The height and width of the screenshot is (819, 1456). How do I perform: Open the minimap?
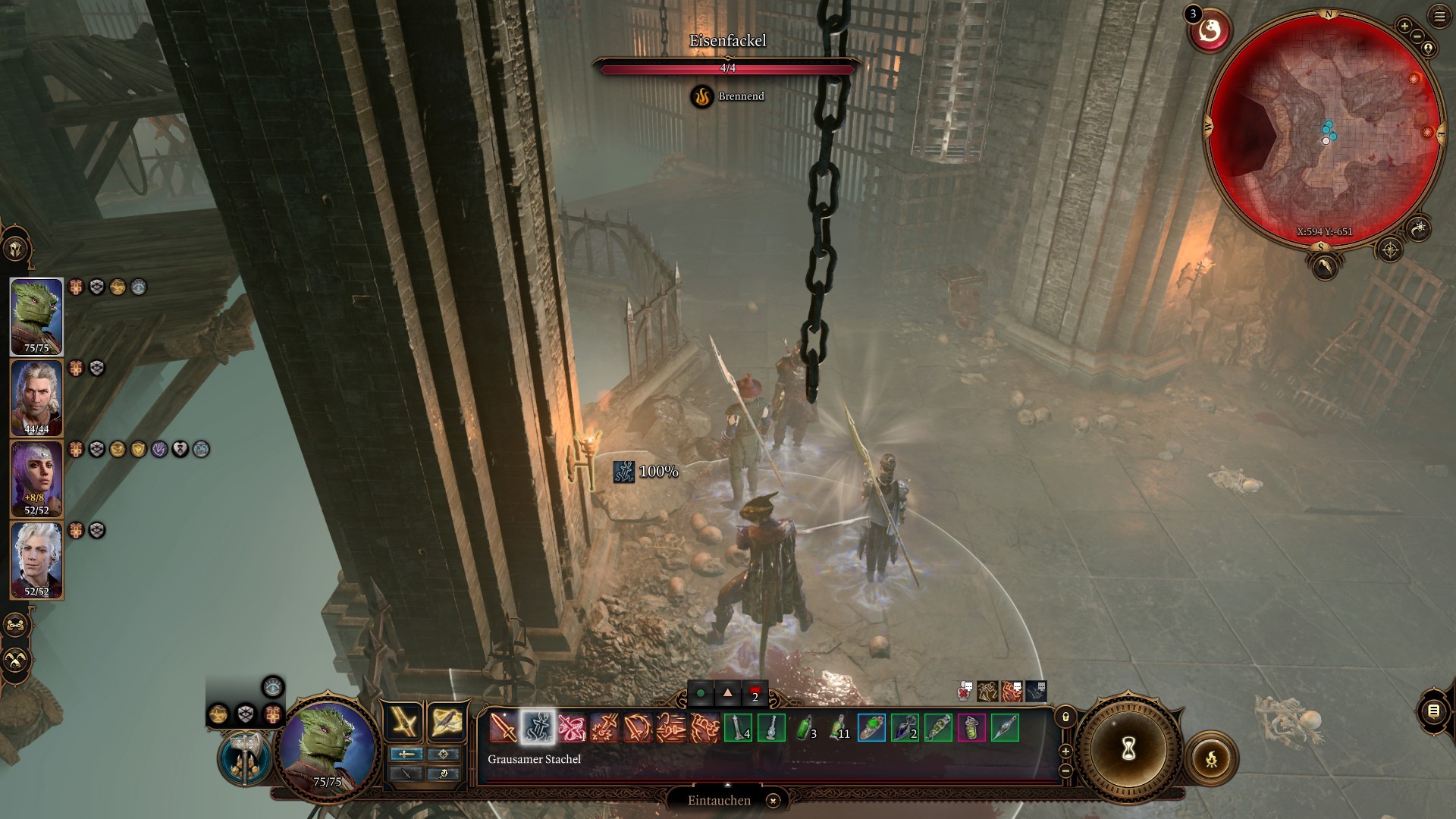point(1325,129)
